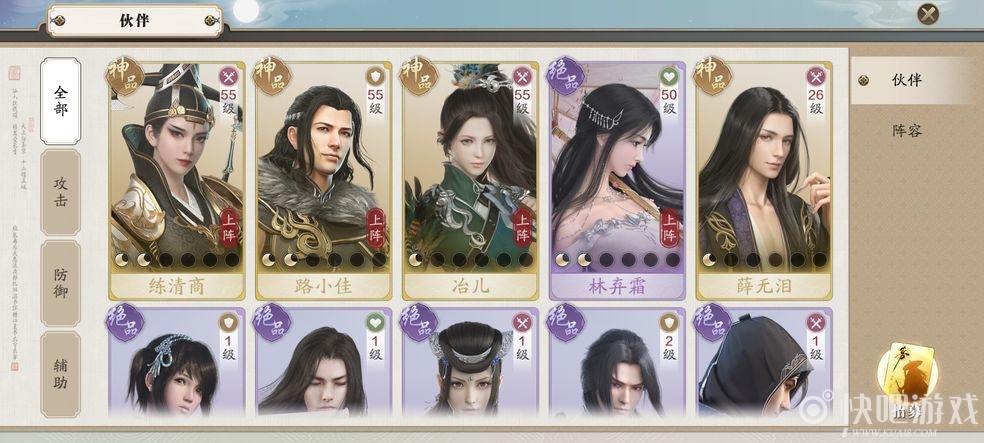Choose the level 2 绝品 companion card
The height and width of the screenshot is (443, 984).
(x=617, y=362)
